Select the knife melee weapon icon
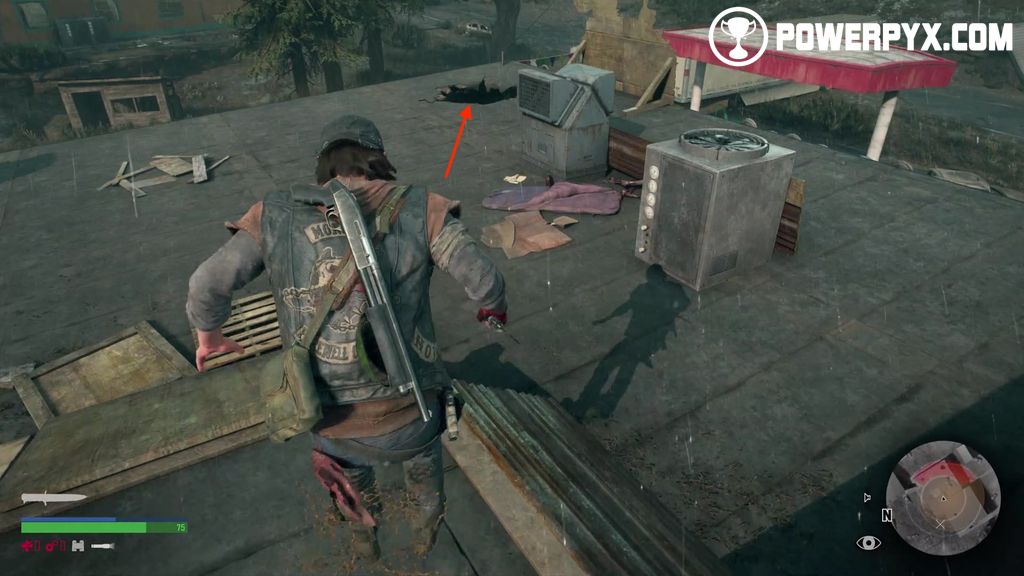This screenshot has width=1024, height=576. (x=54, y=498)
